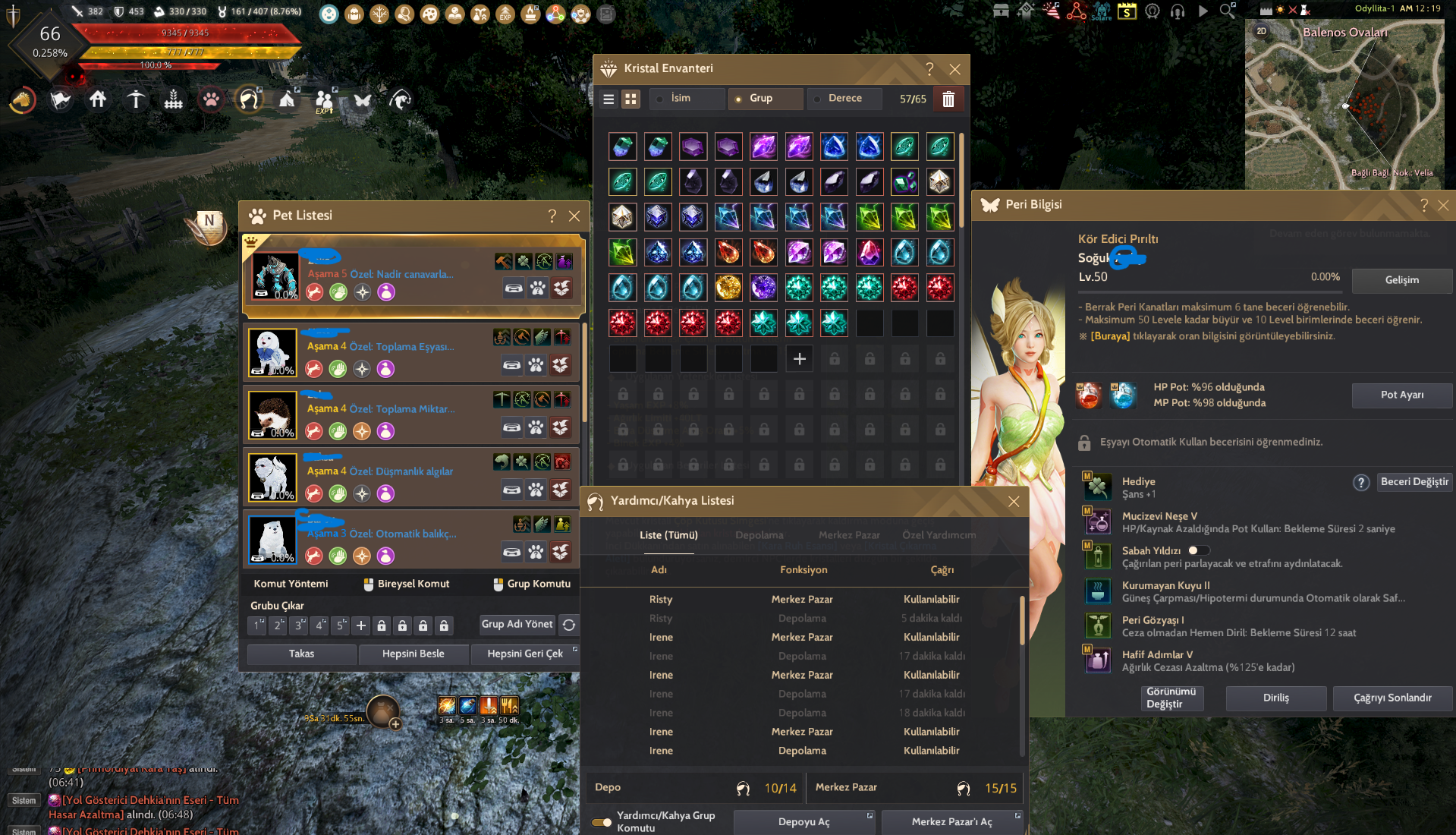
Task: Click the empty crystal slot with plus sign
Action: (x=799, y=358)
